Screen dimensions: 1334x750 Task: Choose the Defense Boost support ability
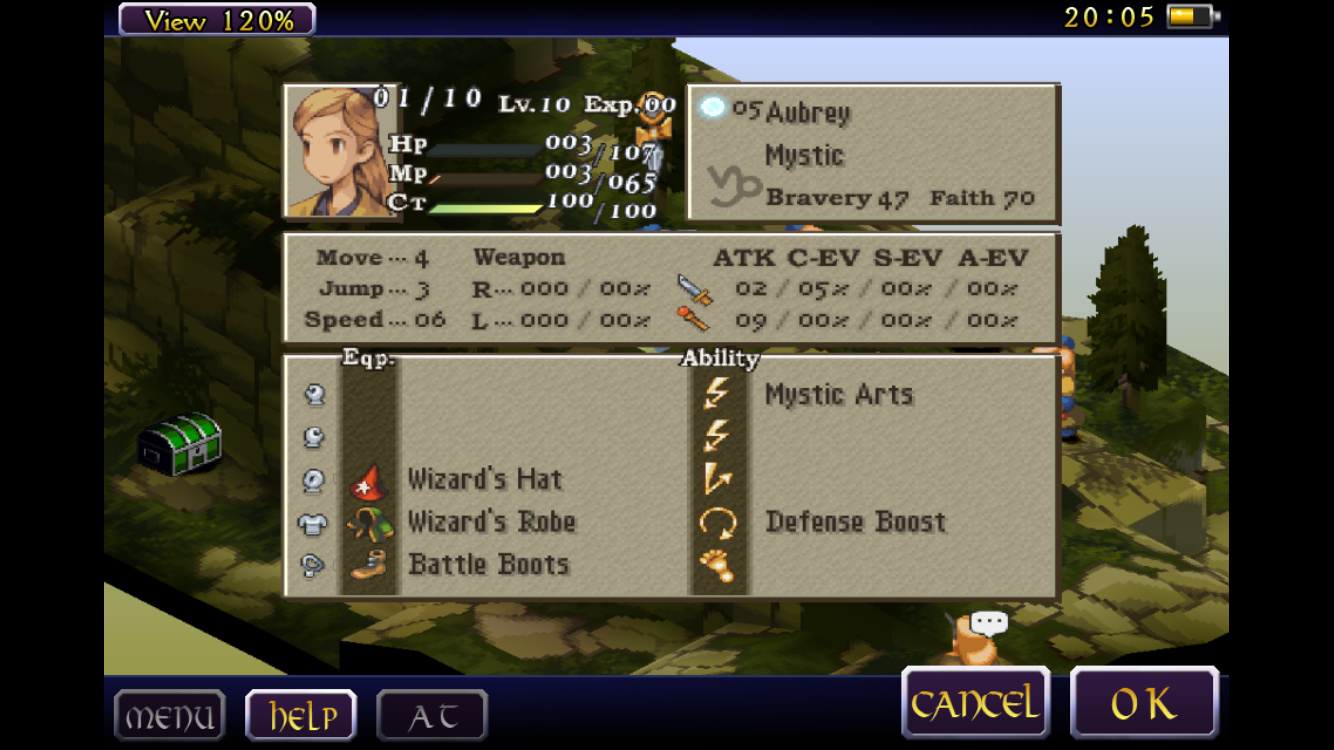coord(855,522)
